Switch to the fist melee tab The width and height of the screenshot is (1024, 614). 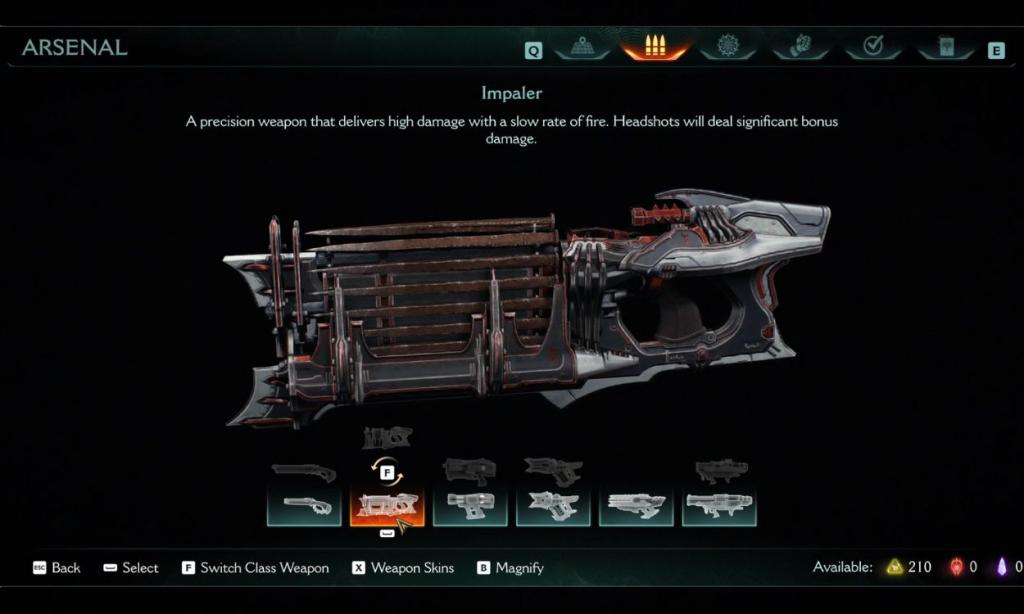(x=800, y=47)
